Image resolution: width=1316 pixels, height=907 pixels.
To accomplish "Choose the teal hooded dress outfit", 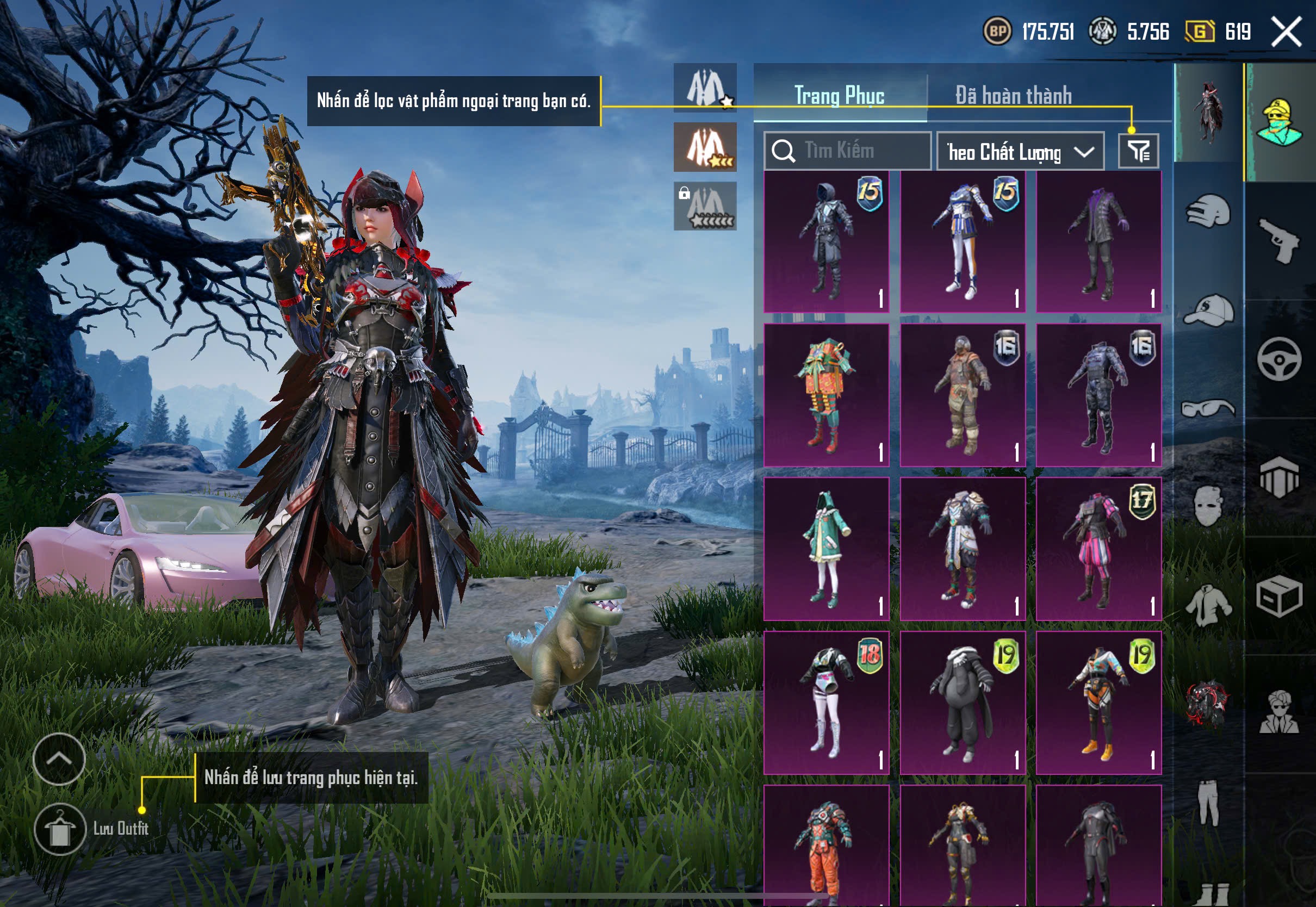I will (x=826, y=549).
